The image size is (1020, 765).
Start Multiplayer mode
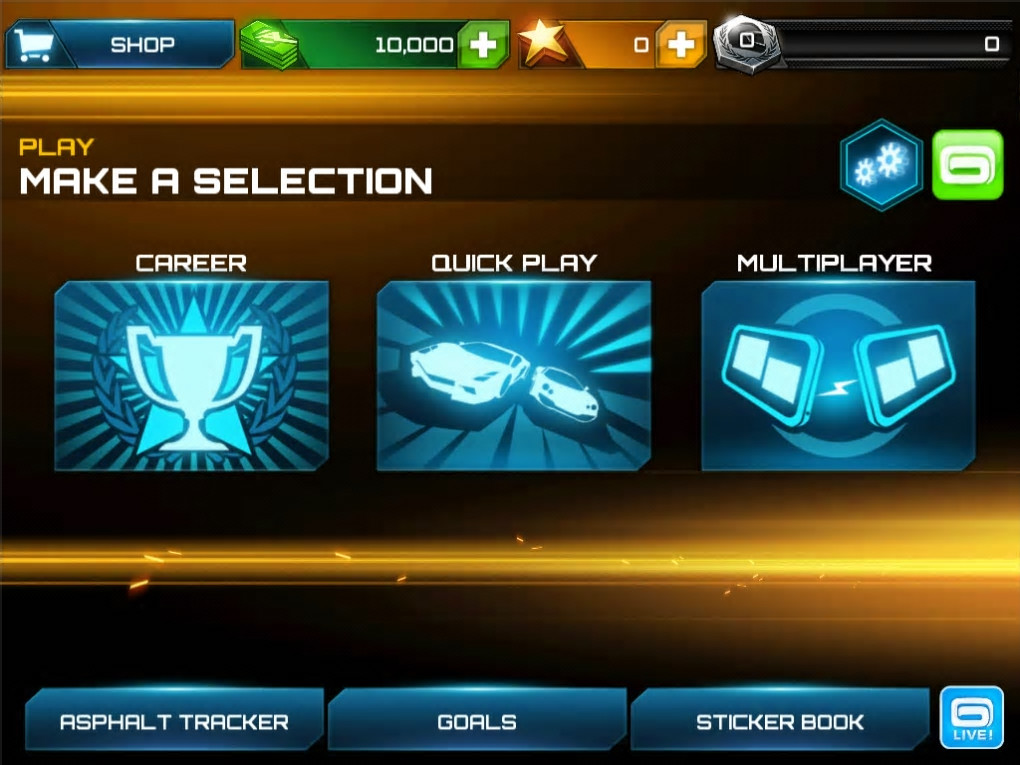(x=837, y=375)
